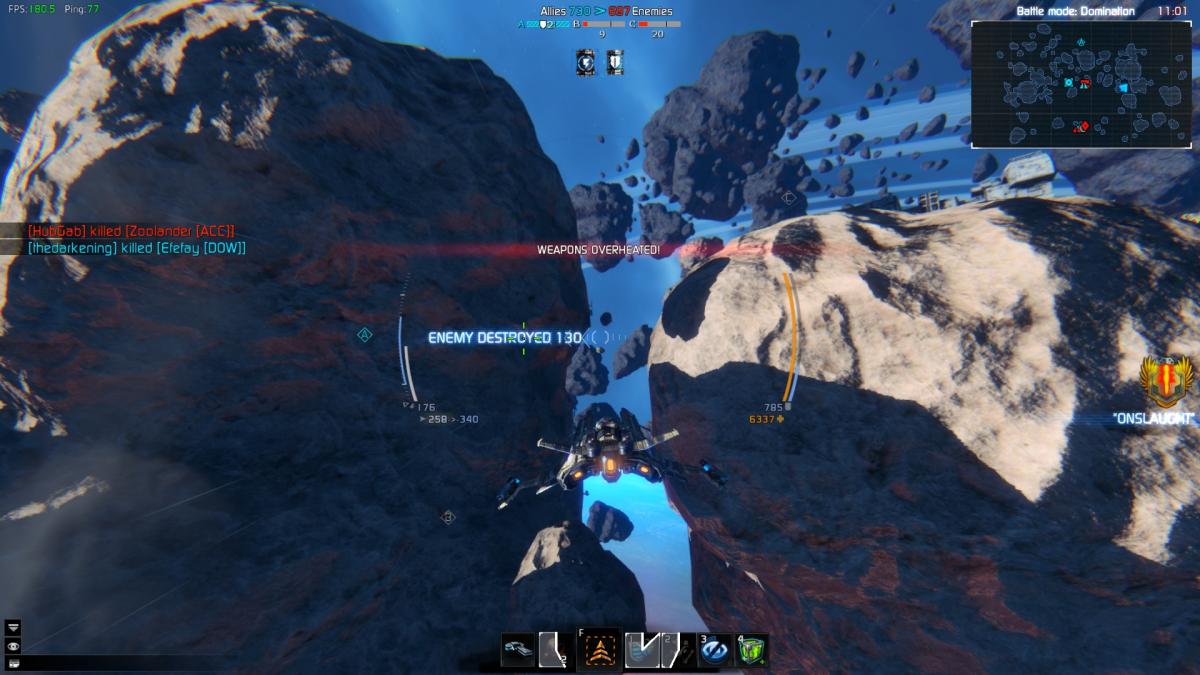Click the lightning bolt buff icon

tap(585, 63)
